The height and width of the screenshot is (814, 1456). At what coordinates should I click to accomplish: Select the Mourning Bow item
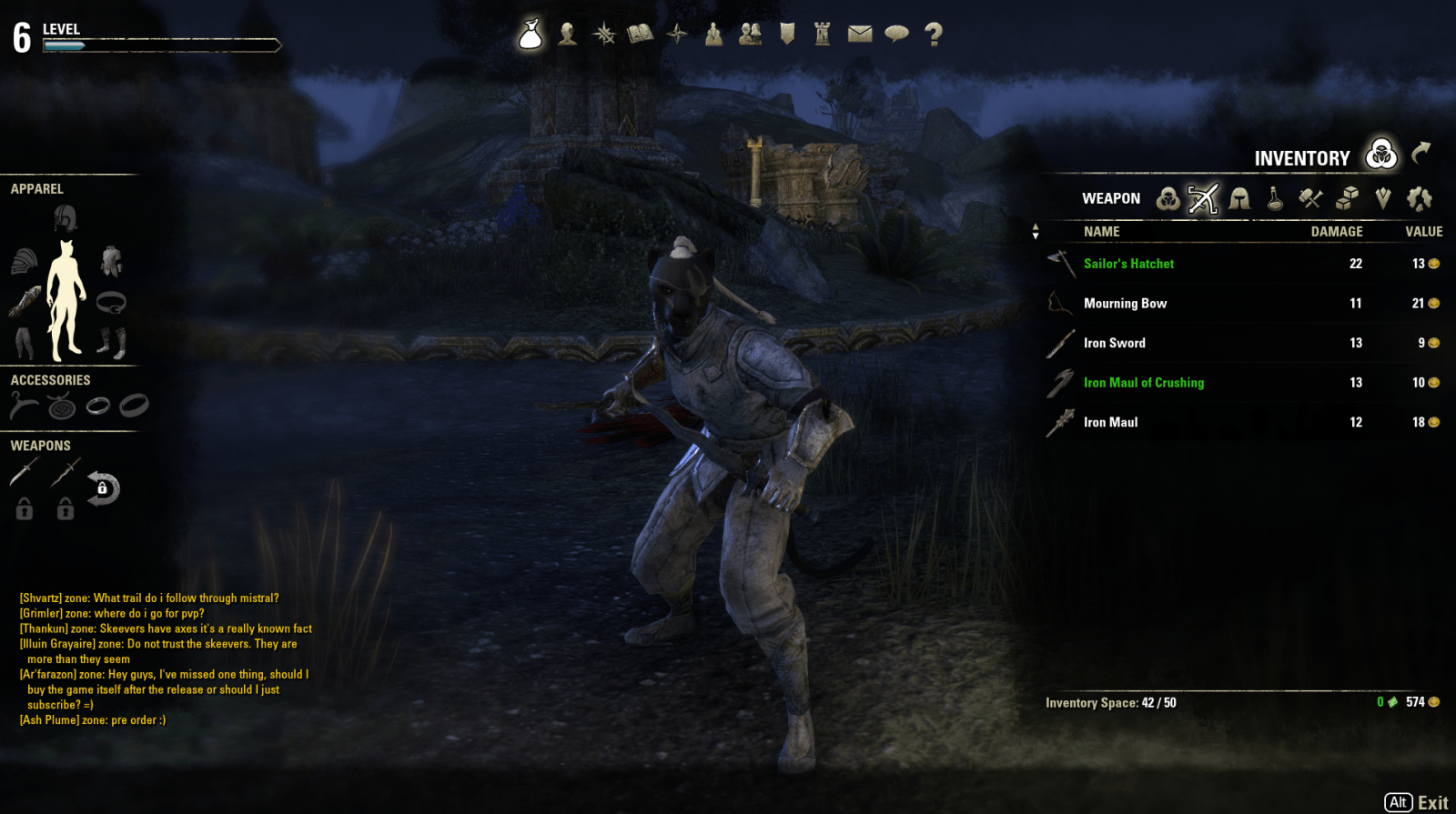coord(1125,304)
